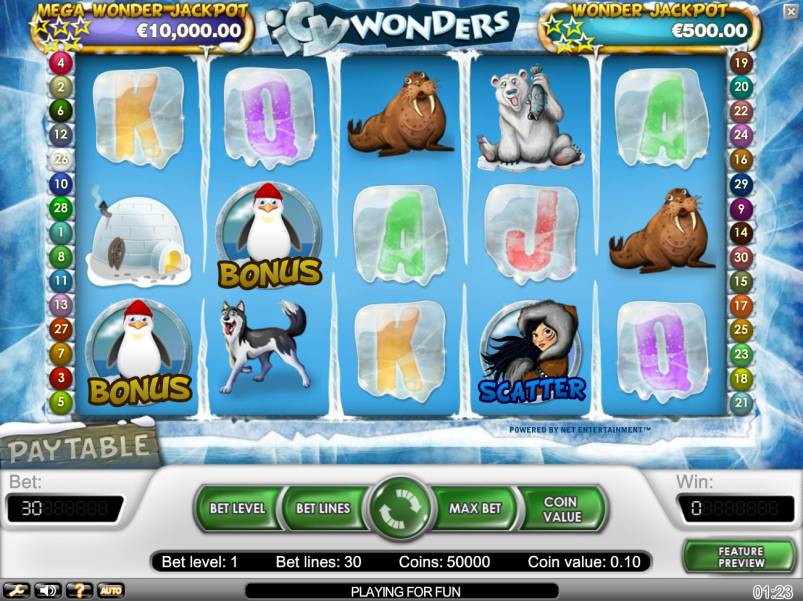Open game settings via the wrench icon
803x601 pixels.
(16, 590)
